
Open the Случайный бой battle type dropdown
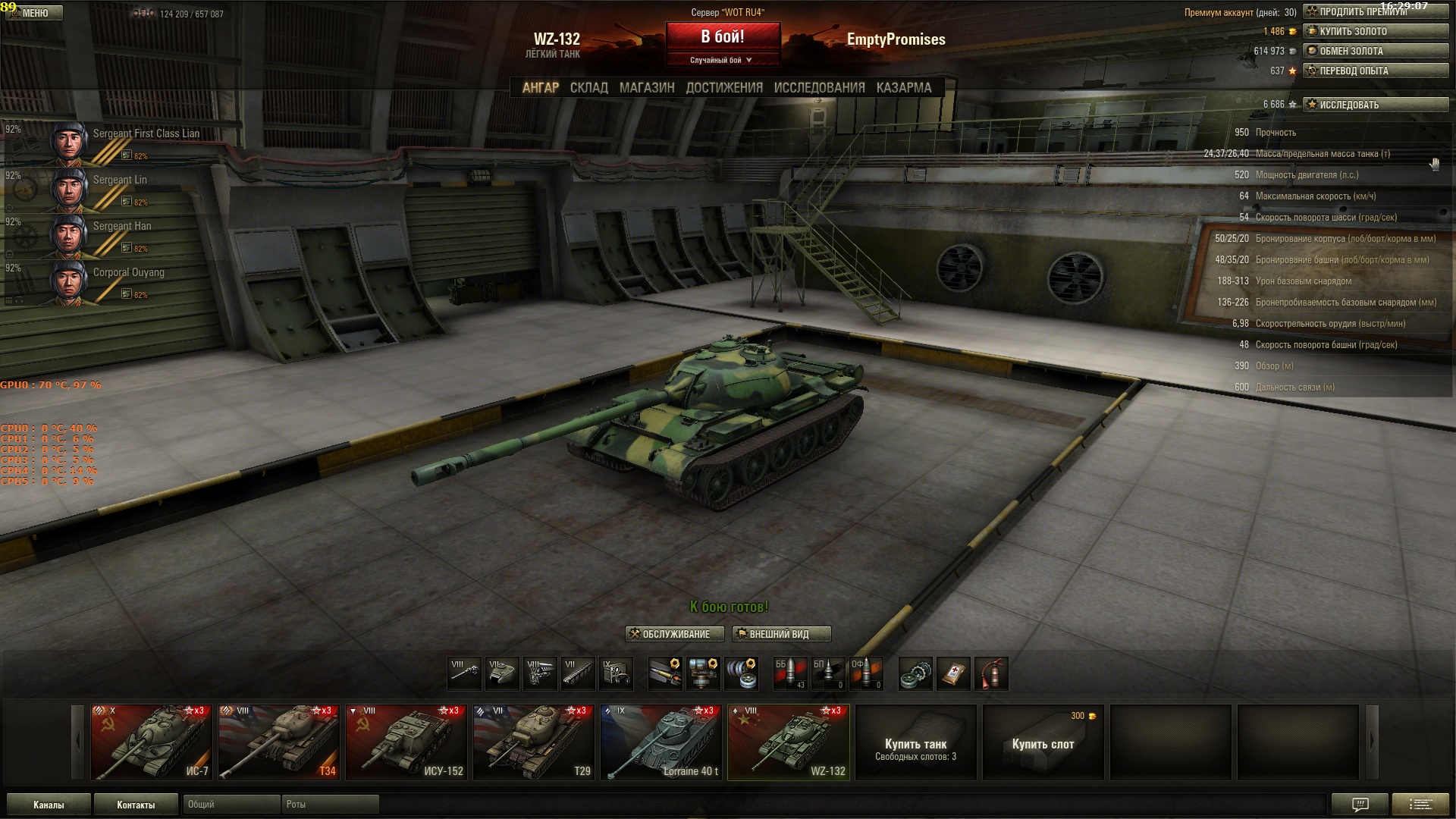[x=721, y=60]
